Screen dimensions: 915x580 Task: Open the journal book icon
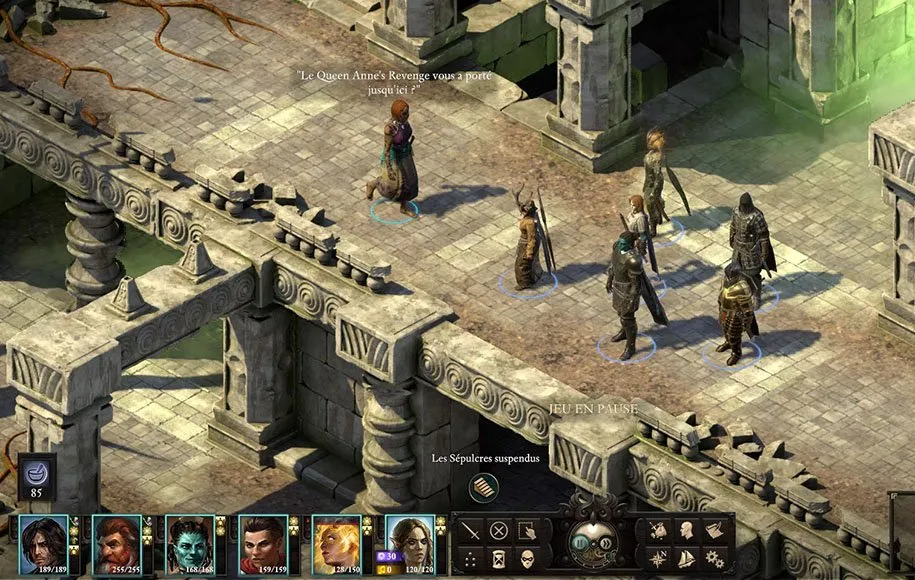pyautogui.click(x=715, y=531)
